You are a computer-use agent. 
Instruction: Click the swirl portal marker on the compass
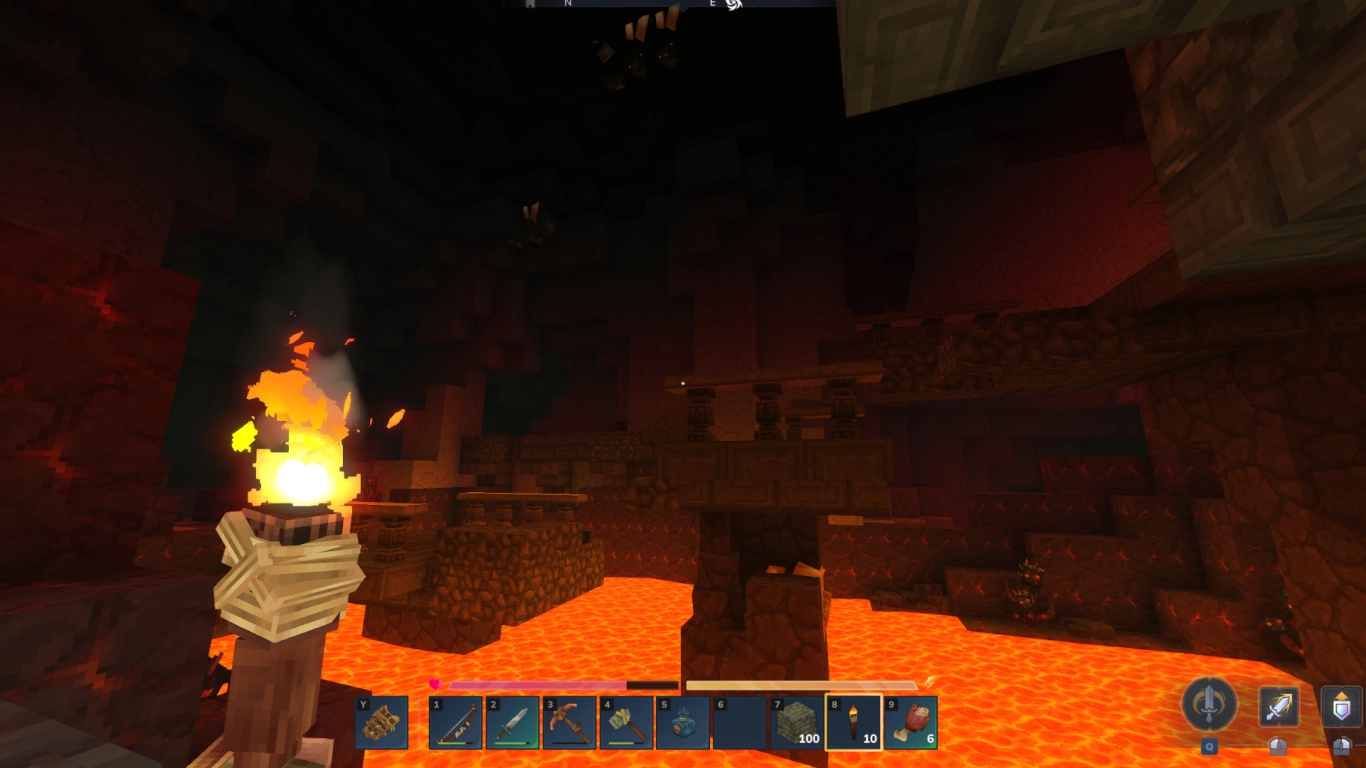736,6
